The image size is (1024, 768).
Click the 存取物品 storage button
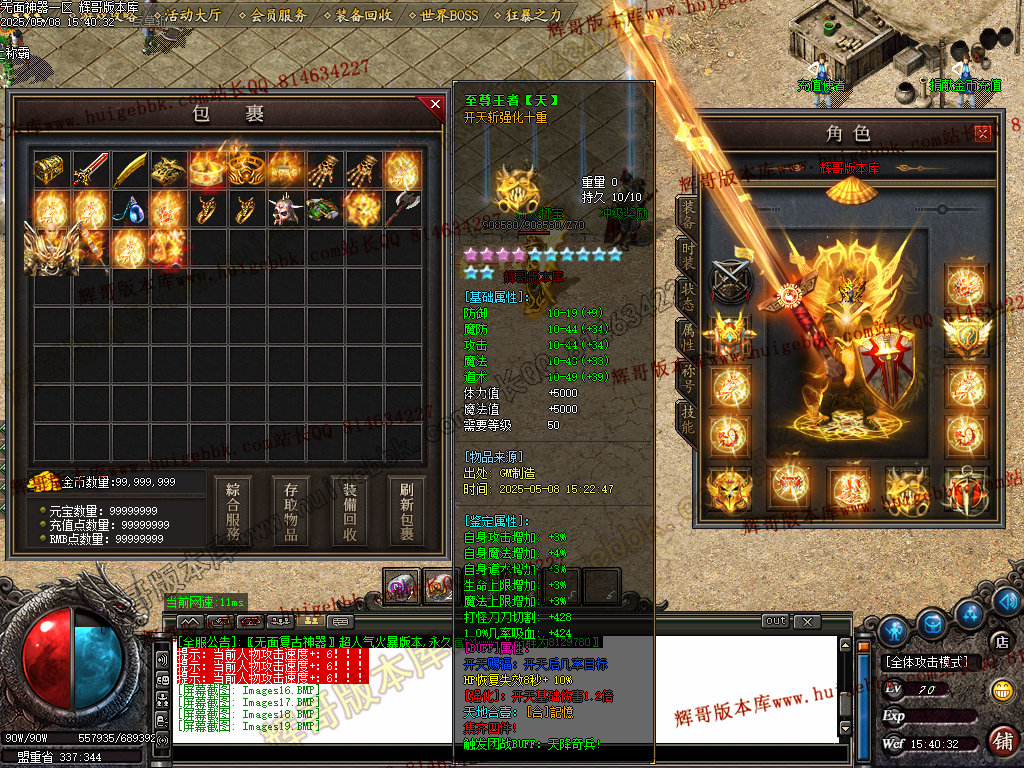pyautogui.click(x=291, y=511)
